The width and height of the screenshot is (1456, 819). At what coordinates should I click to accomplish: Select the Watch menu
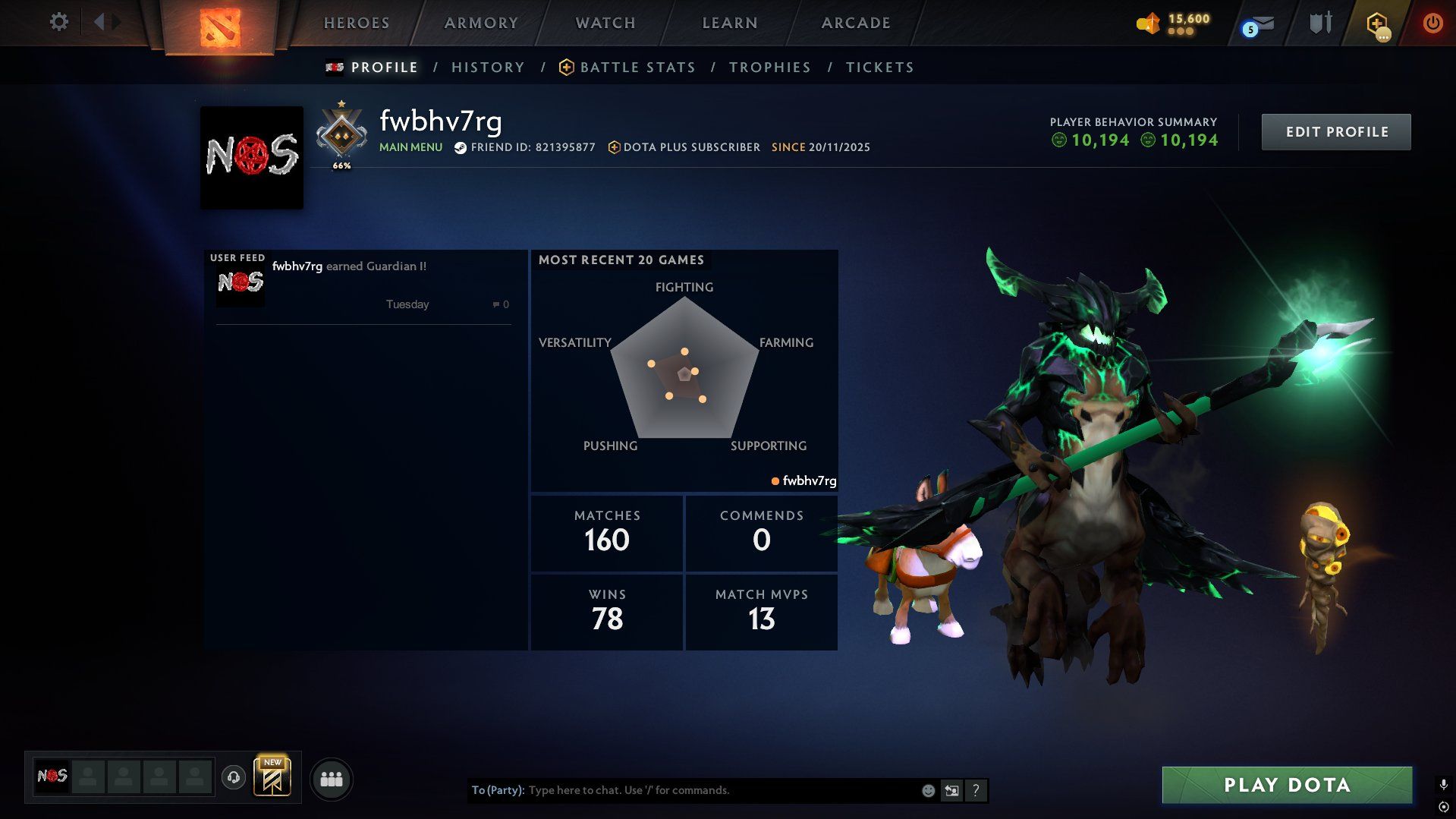pyautogui.click(x=605, y=23)
